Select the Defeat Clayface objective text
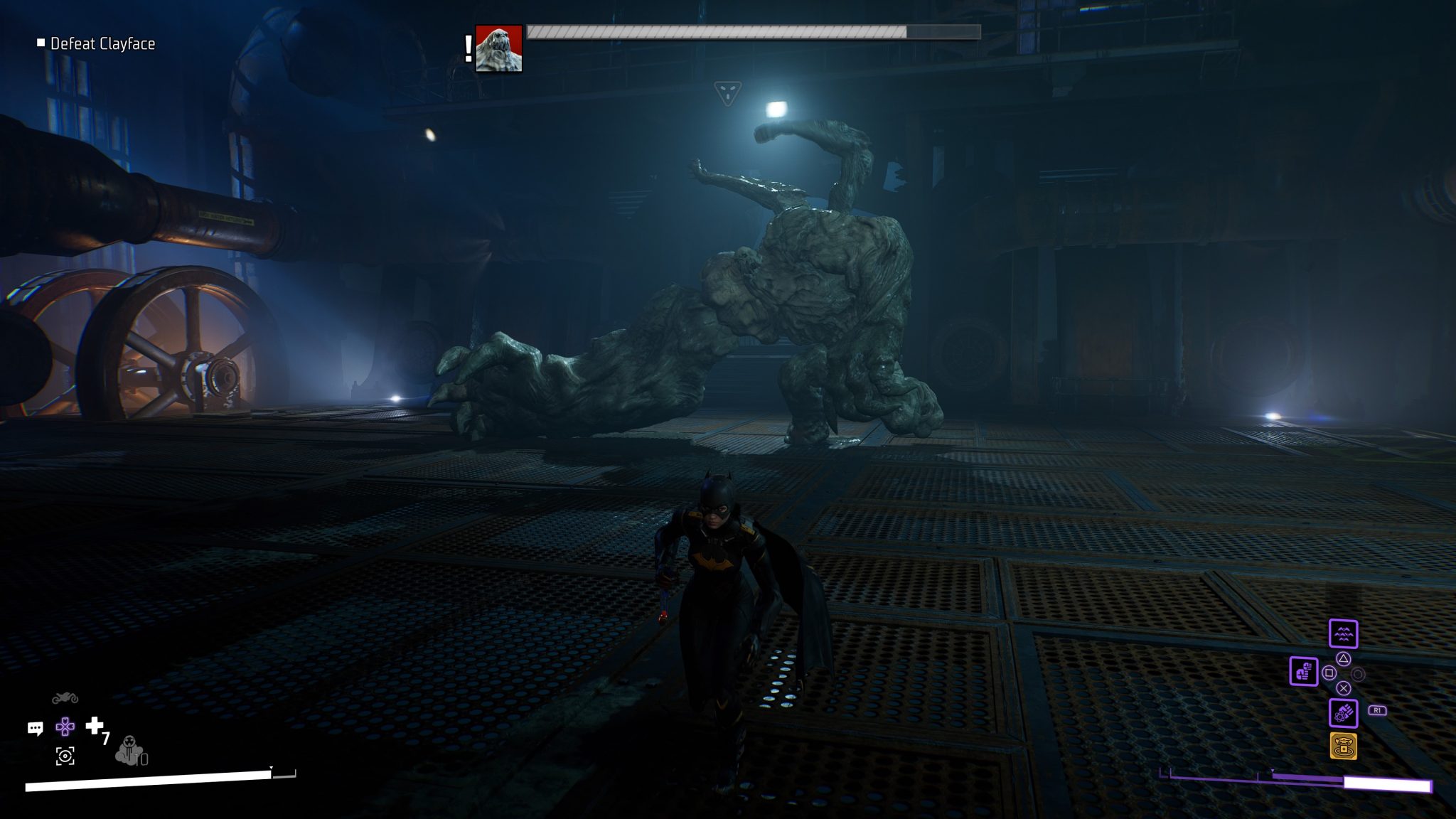This screenshot has height=819, width=1456. pyautogui.click(x=102, y=43)
